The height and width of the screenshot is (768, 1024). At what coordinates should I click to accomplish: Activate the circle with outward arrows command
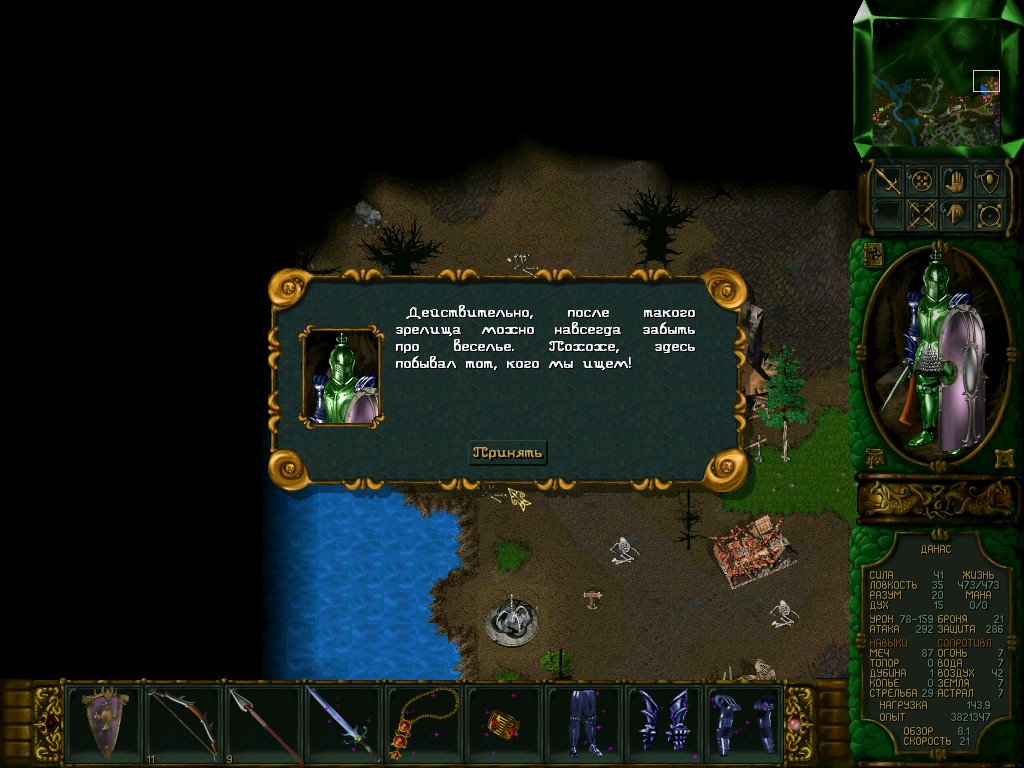coord(989,214)
